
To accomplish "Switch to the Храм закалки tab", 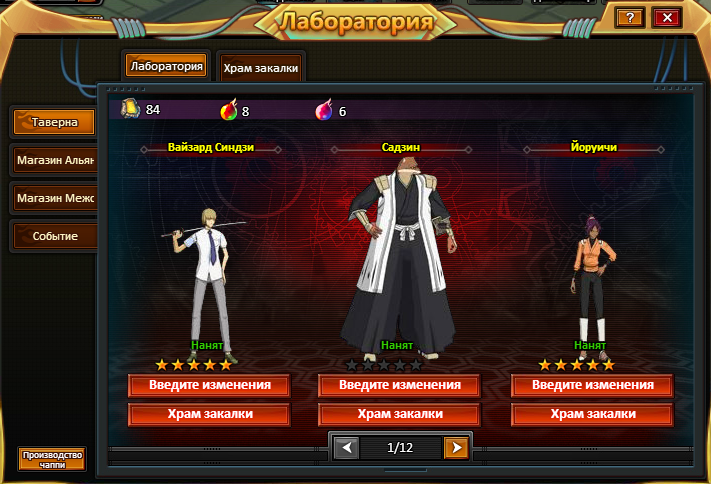I will point(259,68).
